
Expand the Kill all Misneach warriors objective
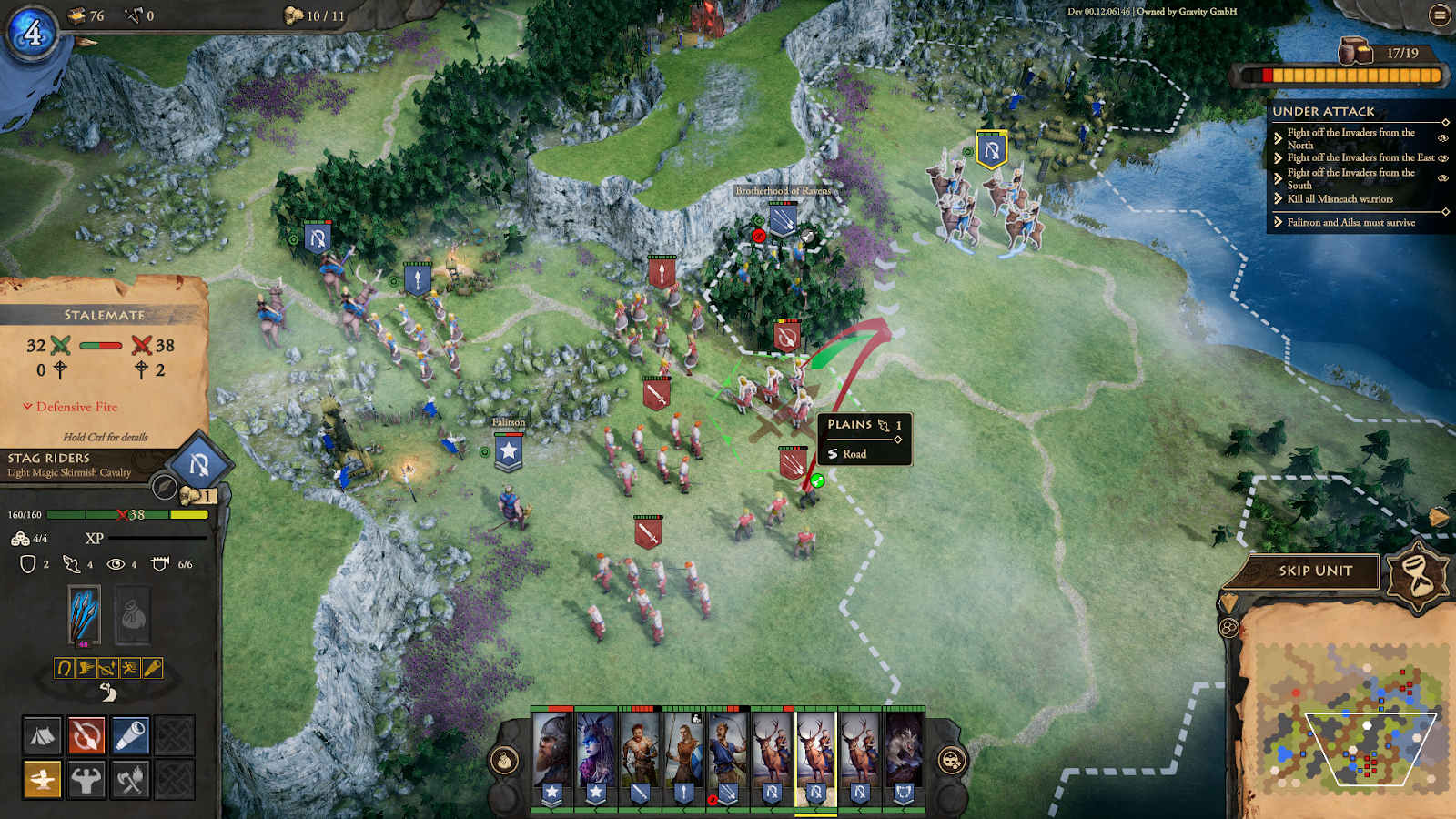pyautogui.click(x=1279, y=198)
